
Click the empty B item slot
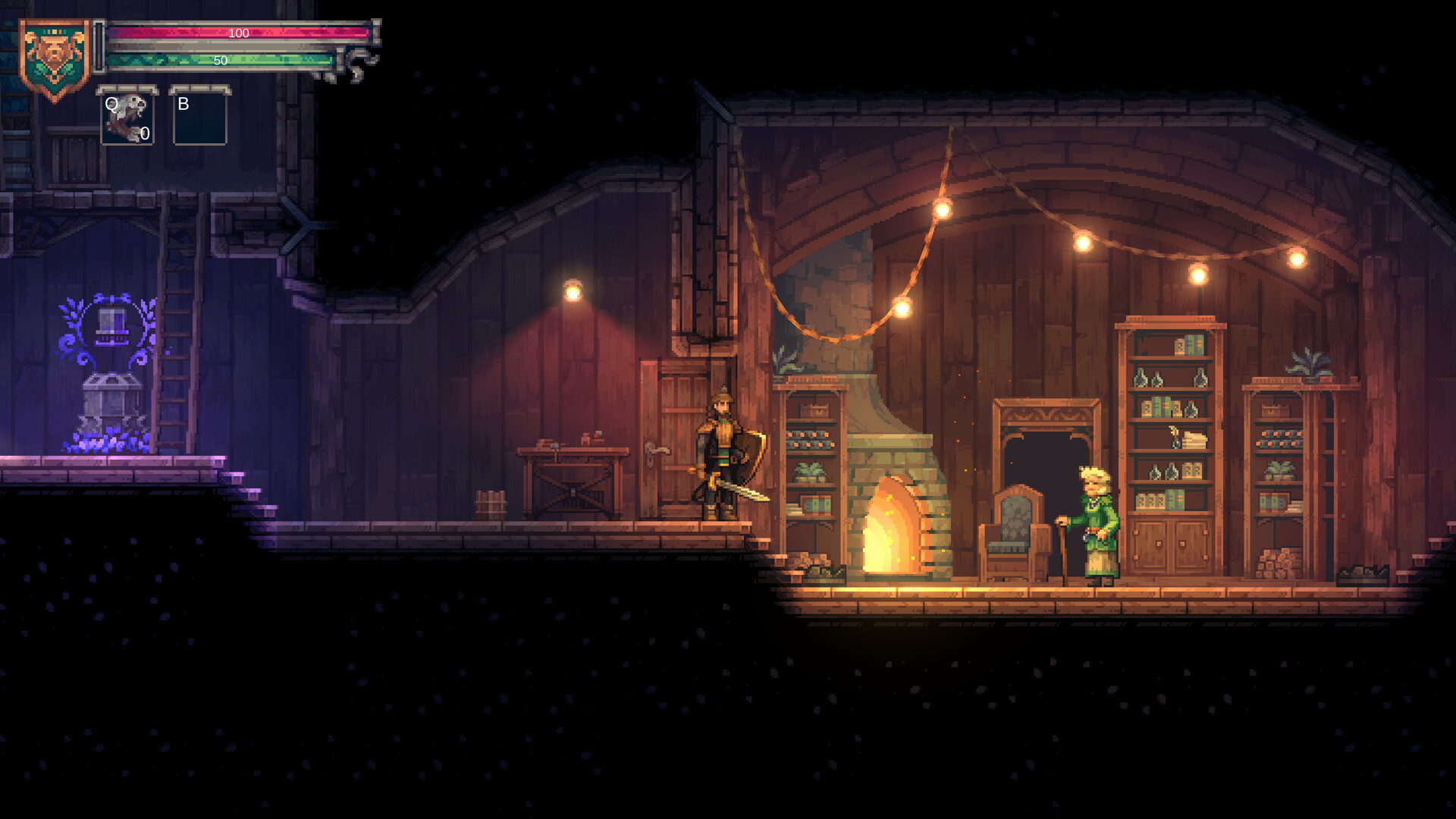199,120
